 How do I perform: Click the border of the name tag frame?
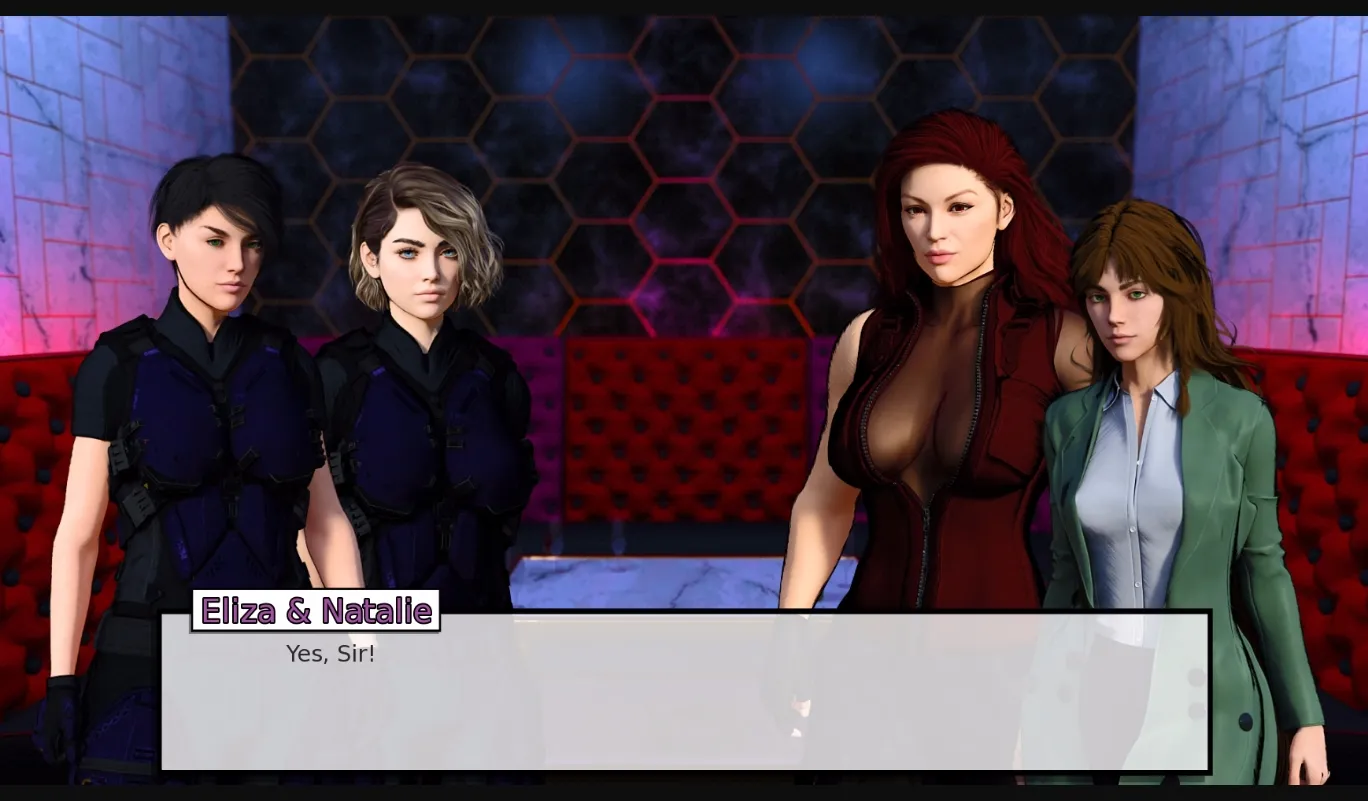(x=315, y=594)
